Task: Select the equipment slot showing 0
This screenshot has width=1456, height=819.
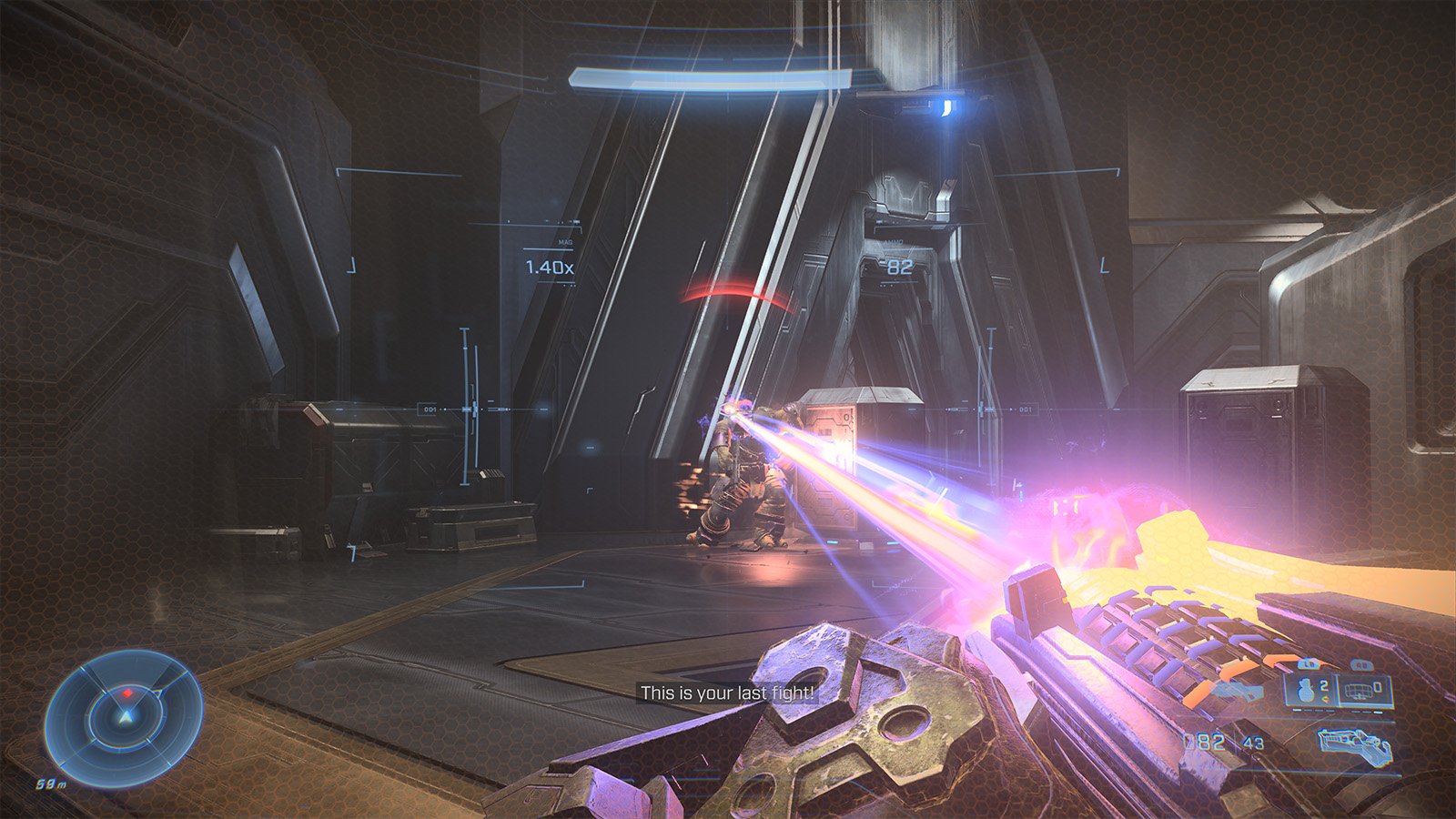Action: pyautogui.click(x=1365, y=689)
